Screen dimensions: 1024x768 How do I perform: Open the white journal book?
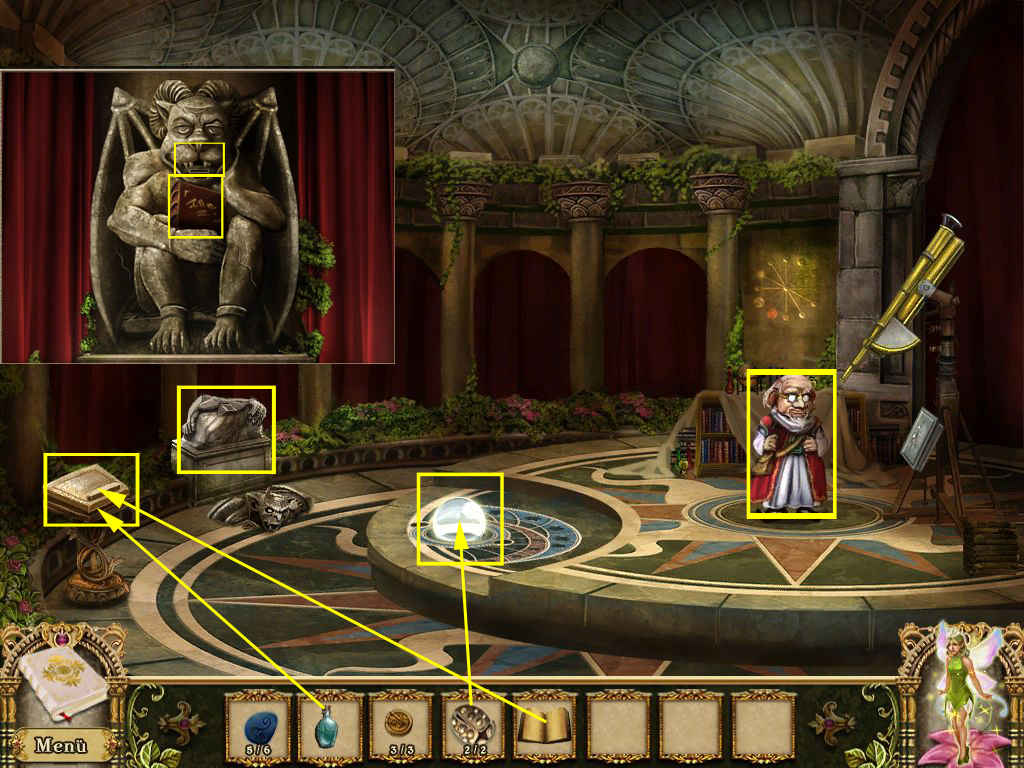[x=61, y=682]
